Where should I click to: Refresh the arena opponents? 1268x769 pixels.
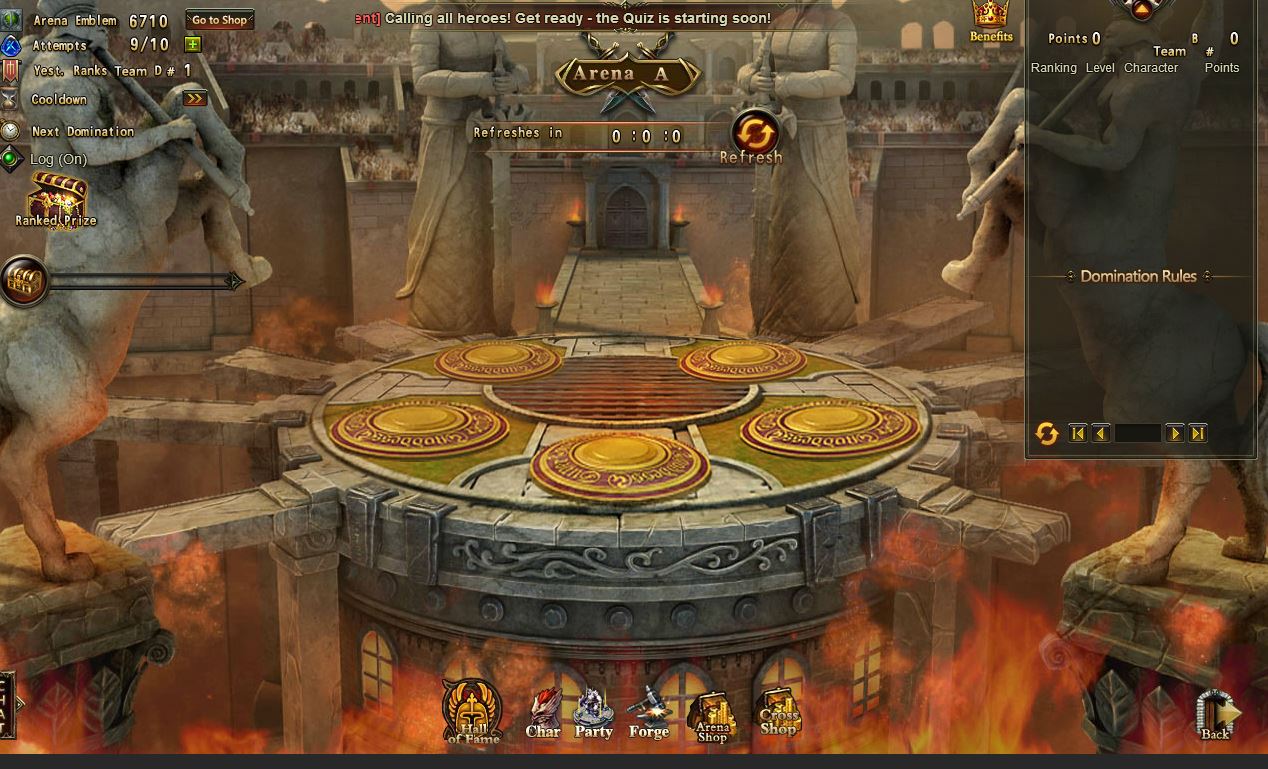[x=755, y=135]
